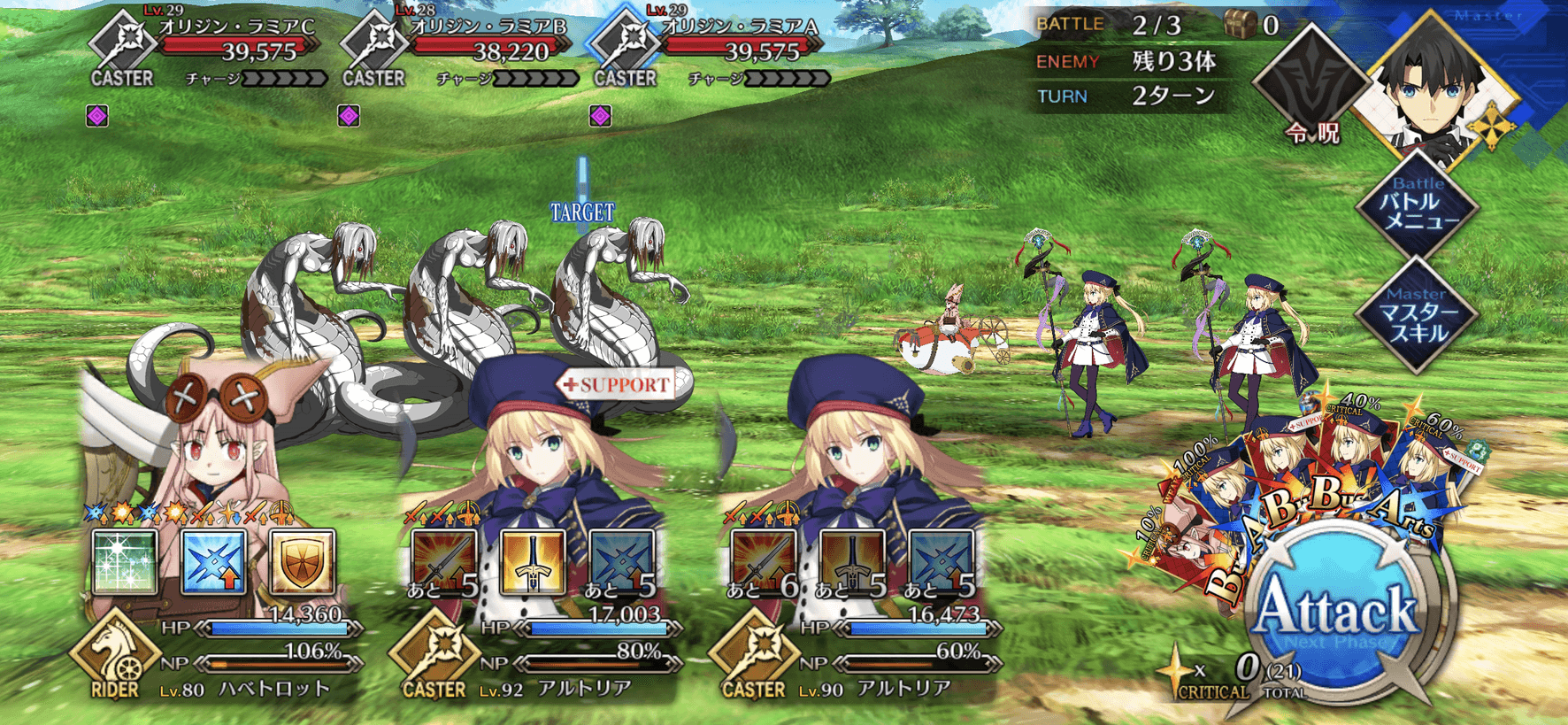Open the Master Skill diamond button
This screenshot has height=725, width=1568.
pos(1417,316)
